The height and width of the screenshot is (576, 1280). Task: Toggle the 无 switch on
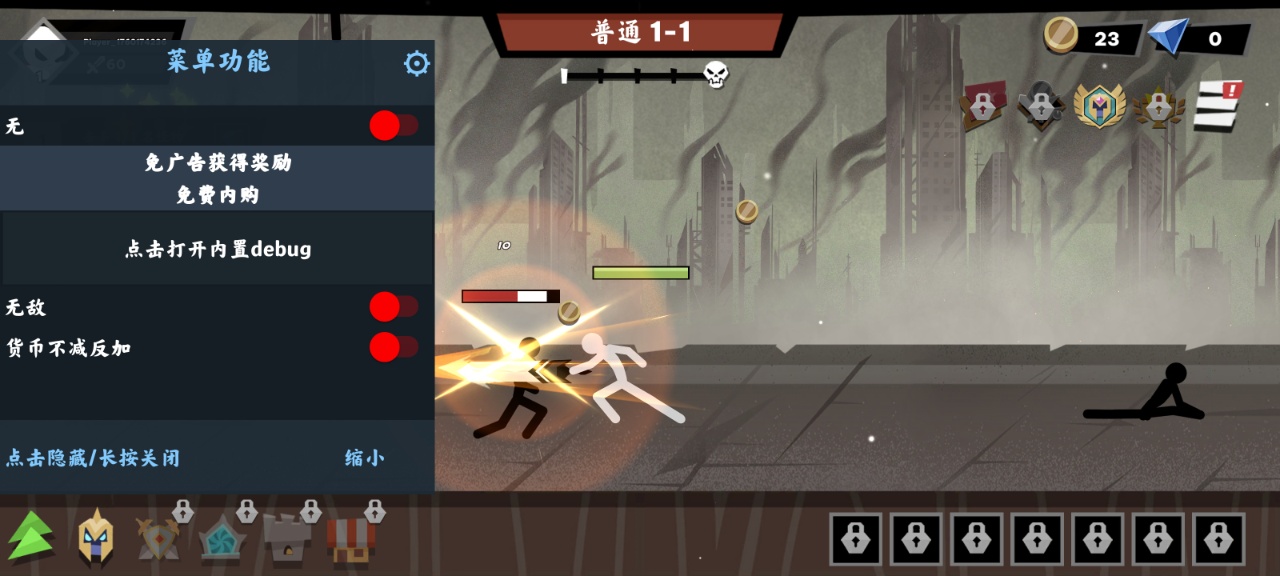[x=394, y=126]
